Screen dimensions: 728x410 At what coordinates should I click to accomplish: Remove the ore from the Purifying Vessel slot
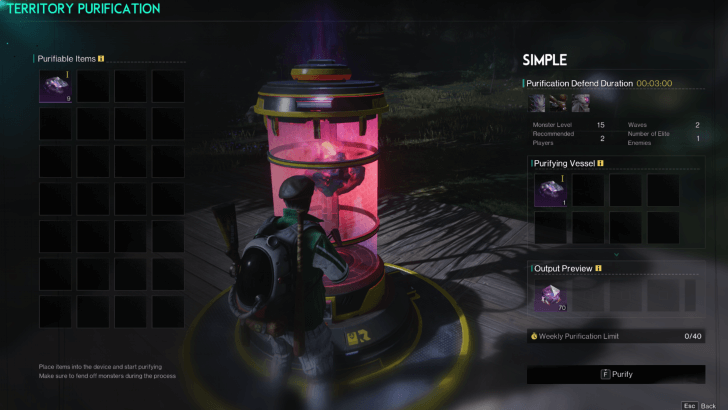pos(549,190)
